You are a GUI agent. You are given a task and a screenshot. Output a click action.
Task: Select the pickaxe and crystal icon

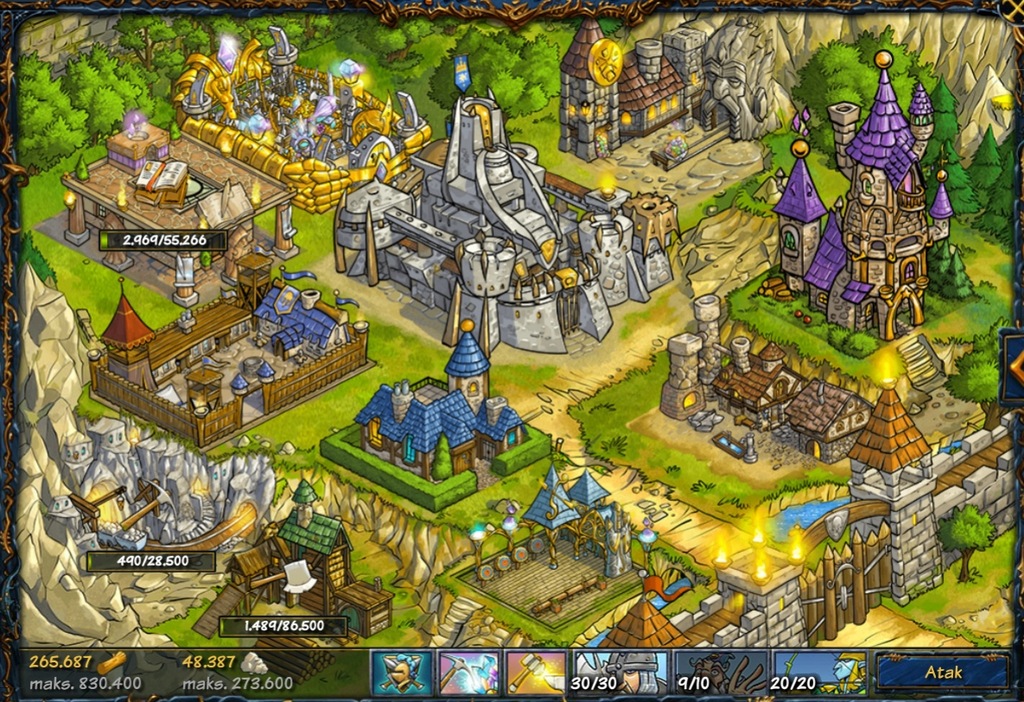[x=469, y=673]
